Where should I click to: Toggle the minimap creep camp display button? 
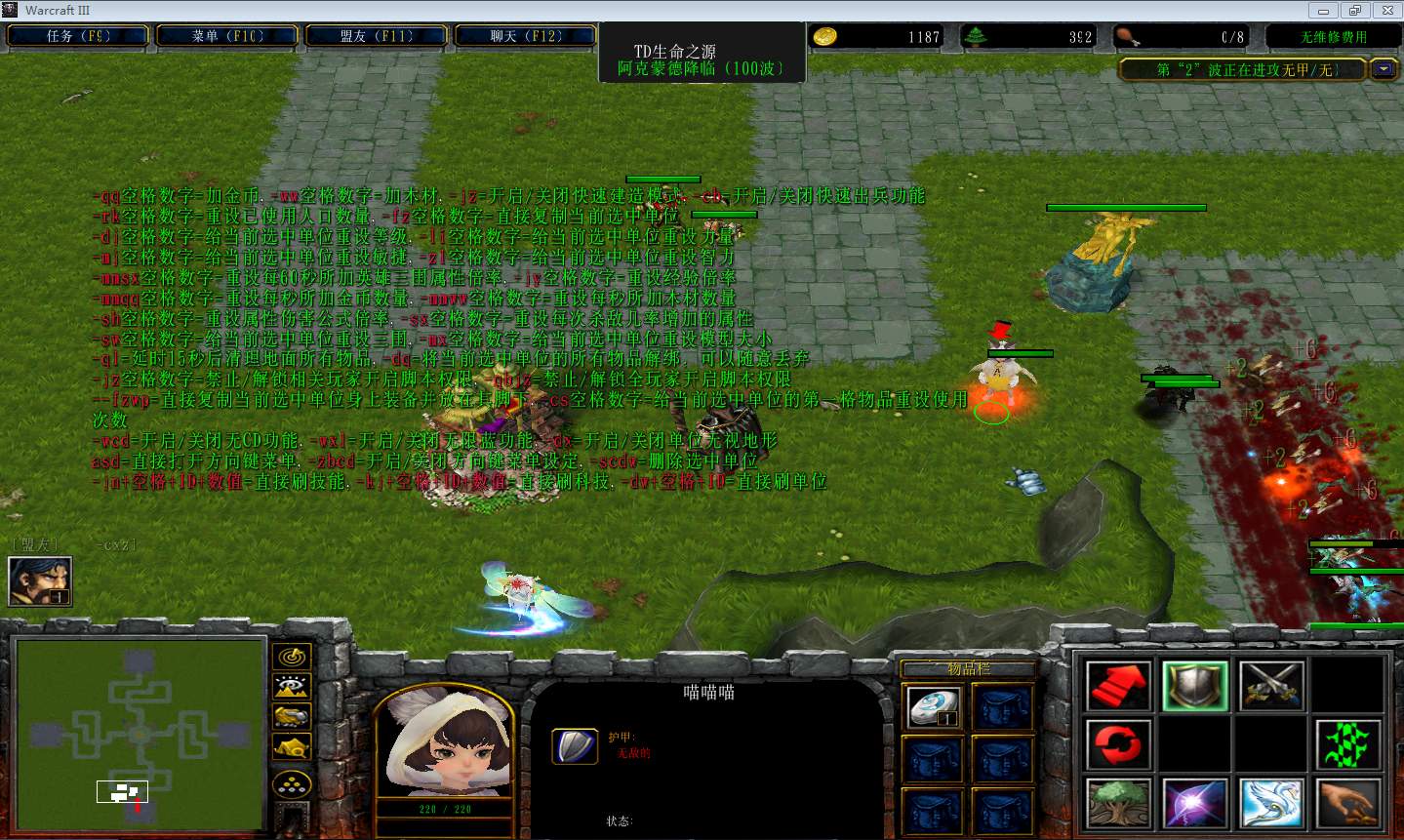(292, 748)
